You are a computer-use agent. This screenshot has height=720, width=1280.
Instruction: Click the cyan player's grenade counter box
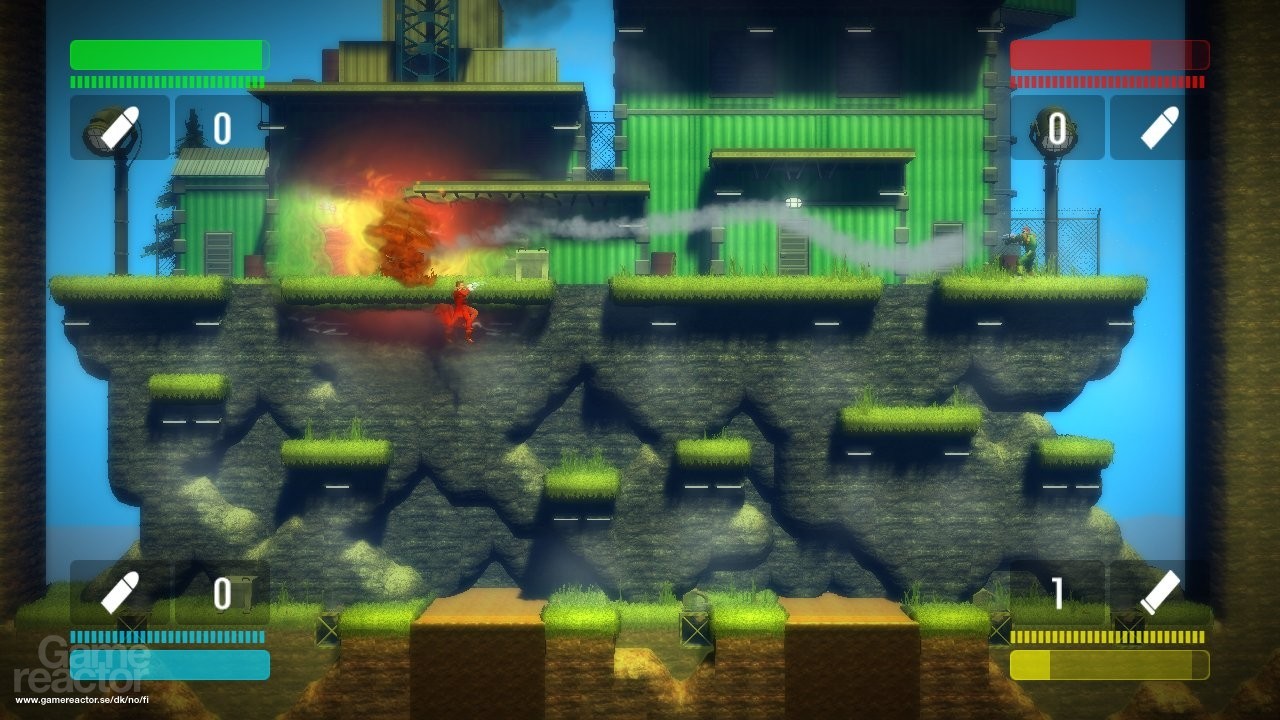click(220, 590)
